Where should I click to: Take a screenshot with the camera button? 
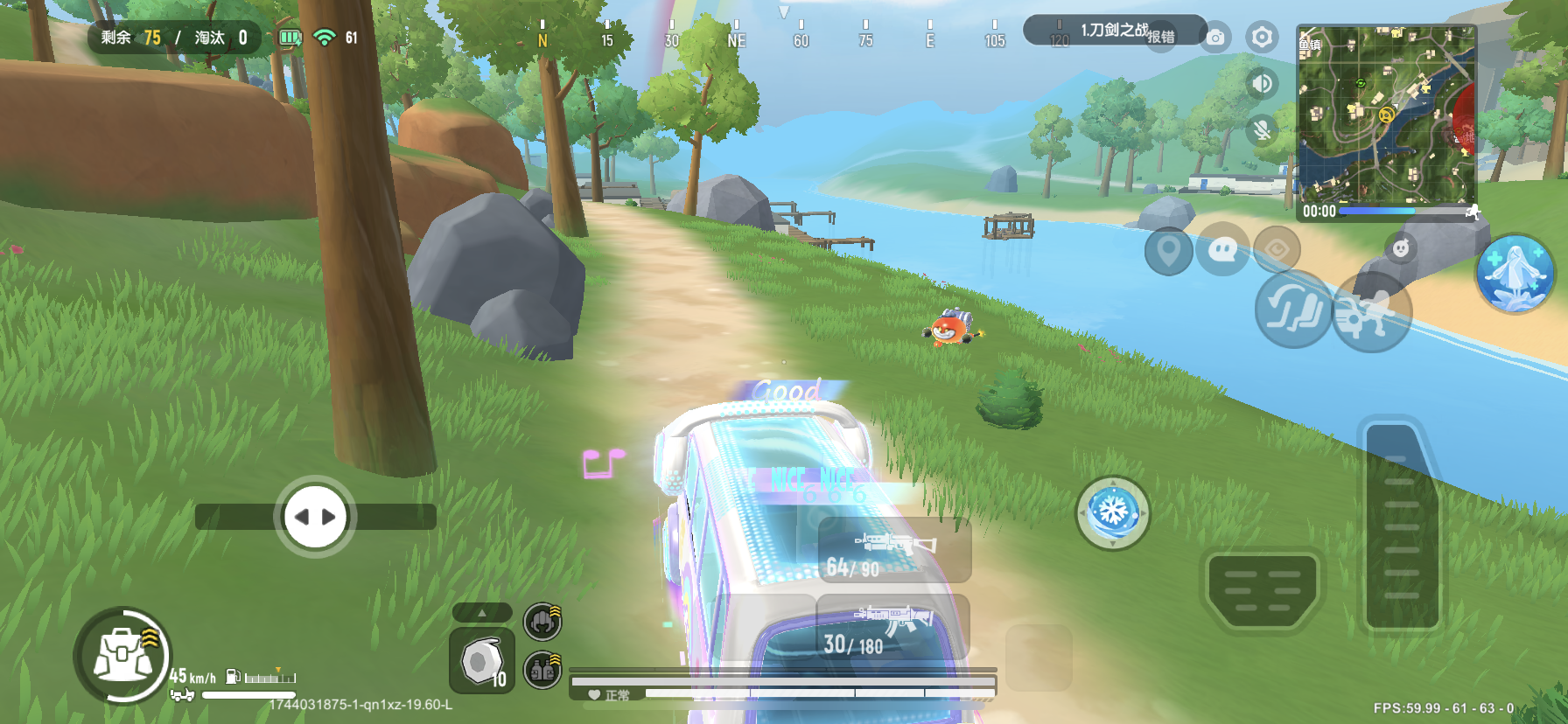tap(1215, 38)
